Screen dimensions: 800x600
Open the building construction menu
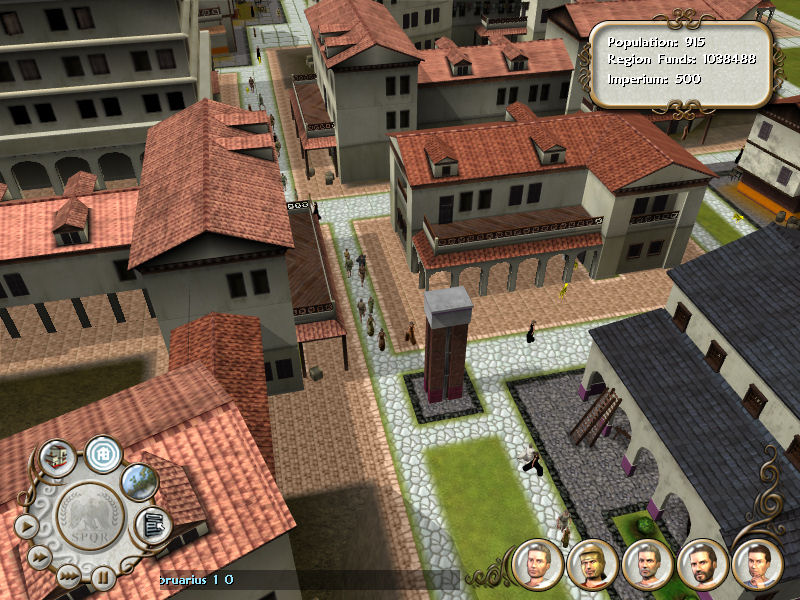56,458
